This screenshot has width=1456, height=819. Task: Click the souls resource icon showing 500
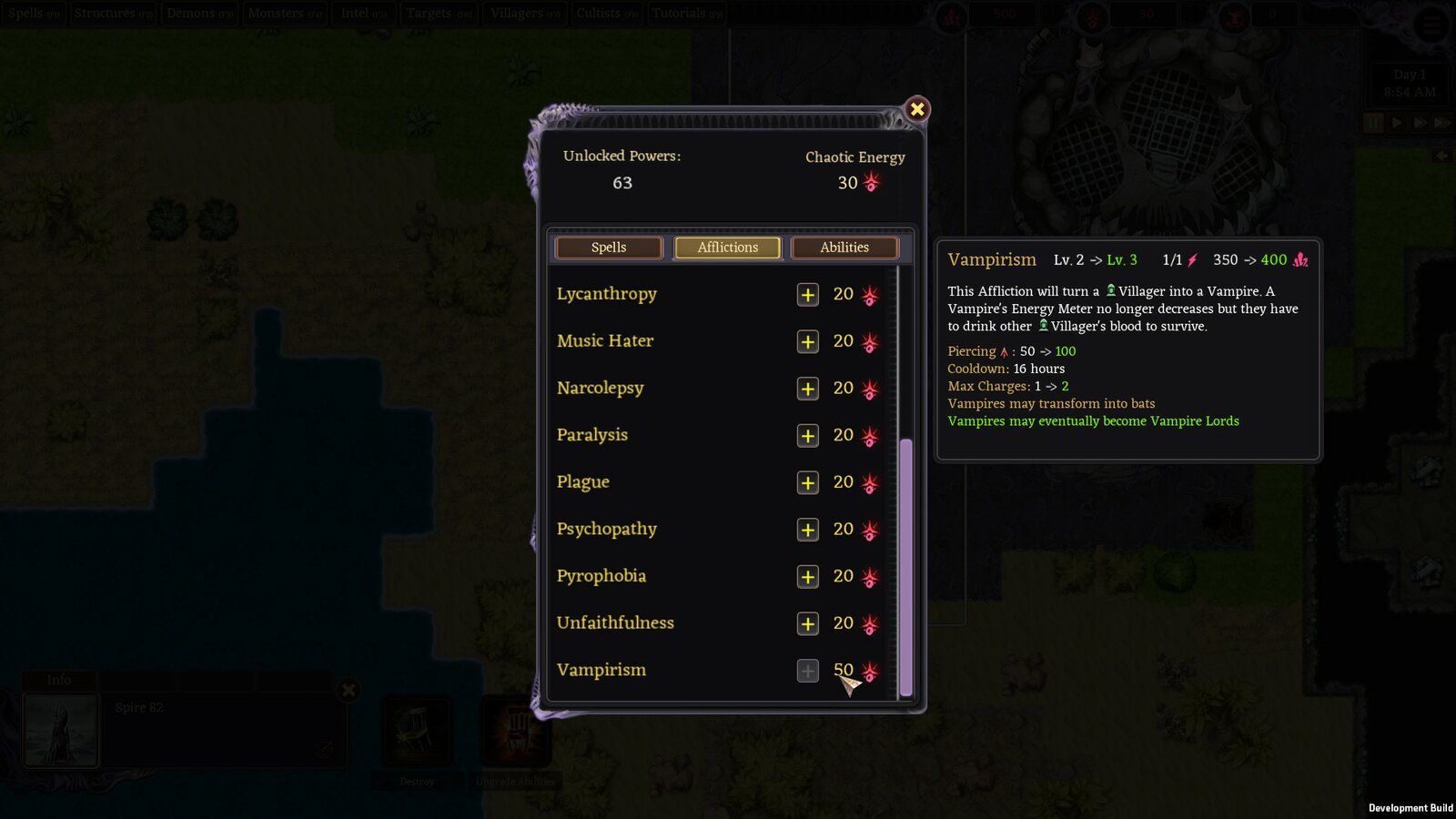pos(952,15)
